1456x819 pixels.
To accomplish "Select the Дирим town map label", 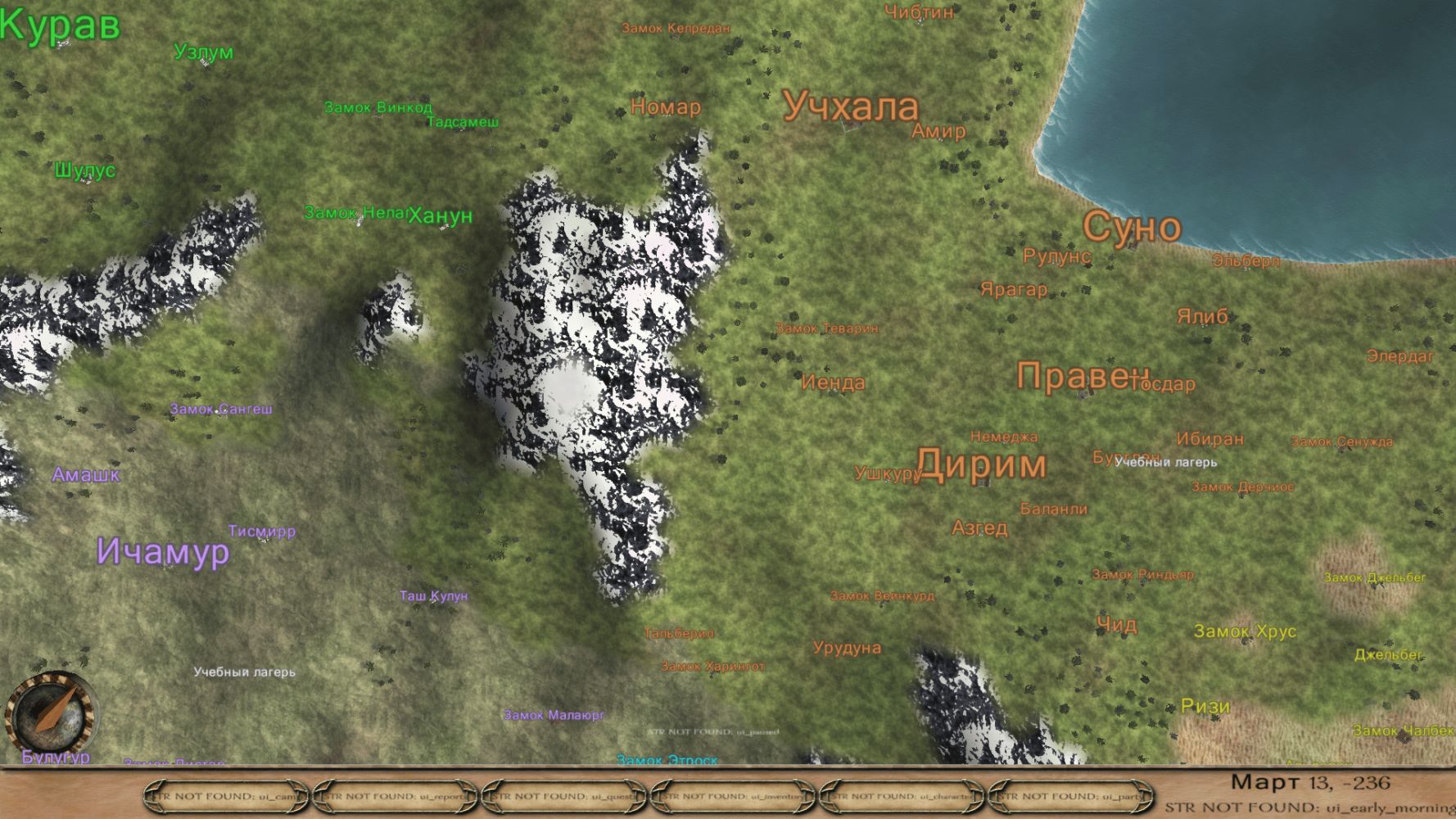I will click(981, 464).
